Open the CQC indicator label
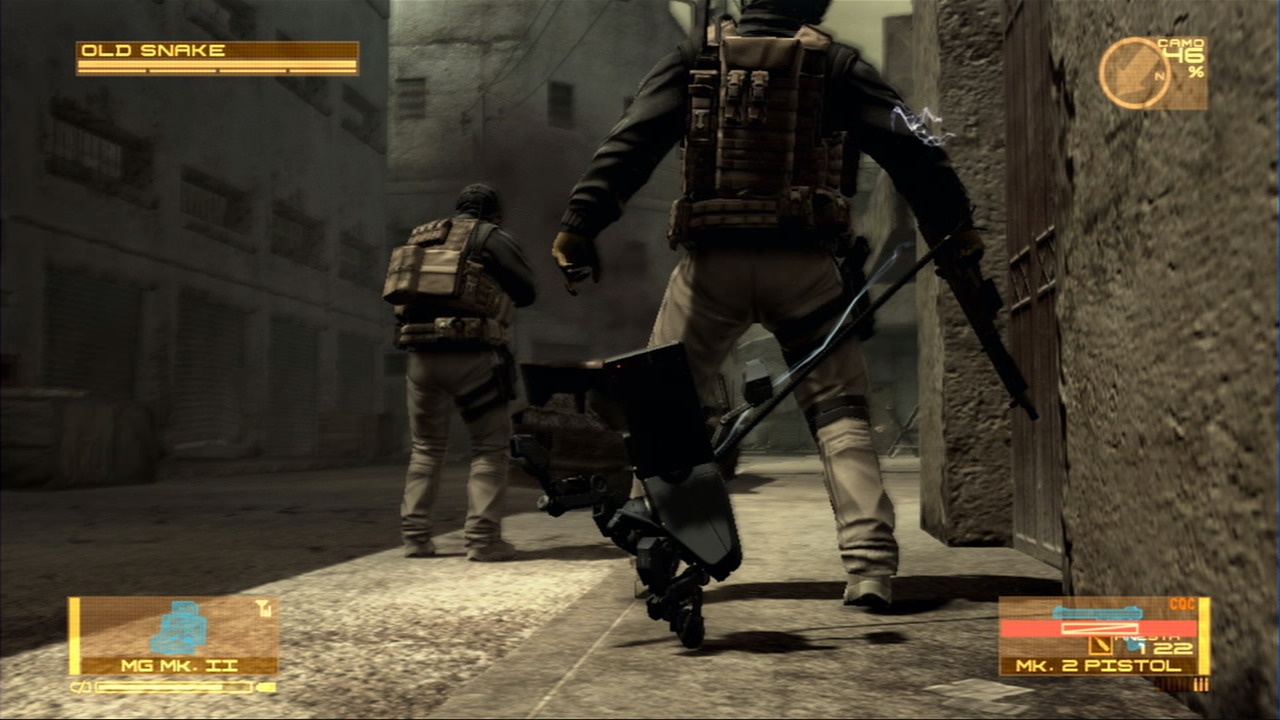This screenshot has height=720, width=1280. tap(1182, 601)
